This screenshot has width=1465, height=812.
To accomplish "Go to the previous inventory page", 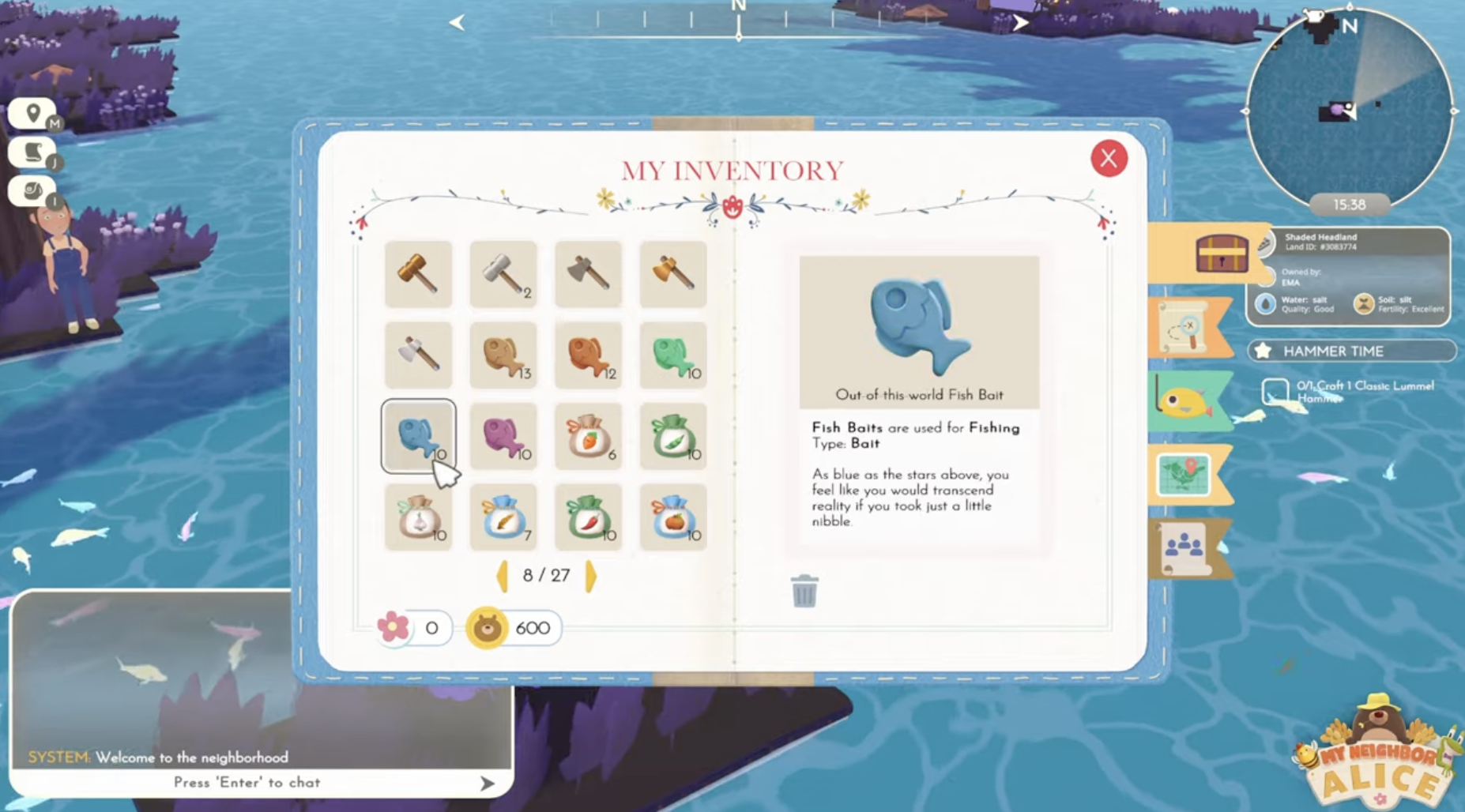I will (x=502, y=576).
